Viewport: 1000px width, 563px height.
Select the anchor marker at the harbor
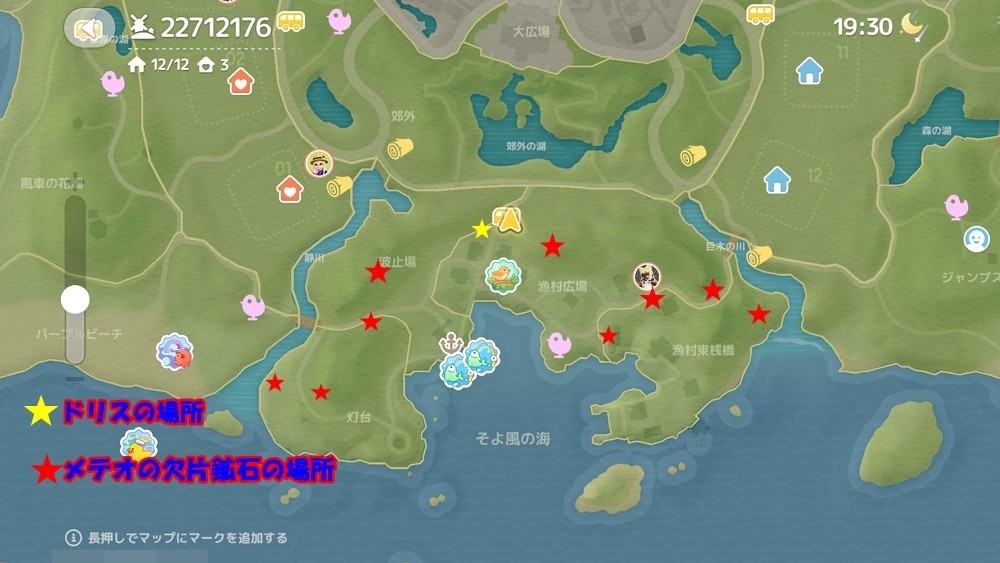[452, 344]
